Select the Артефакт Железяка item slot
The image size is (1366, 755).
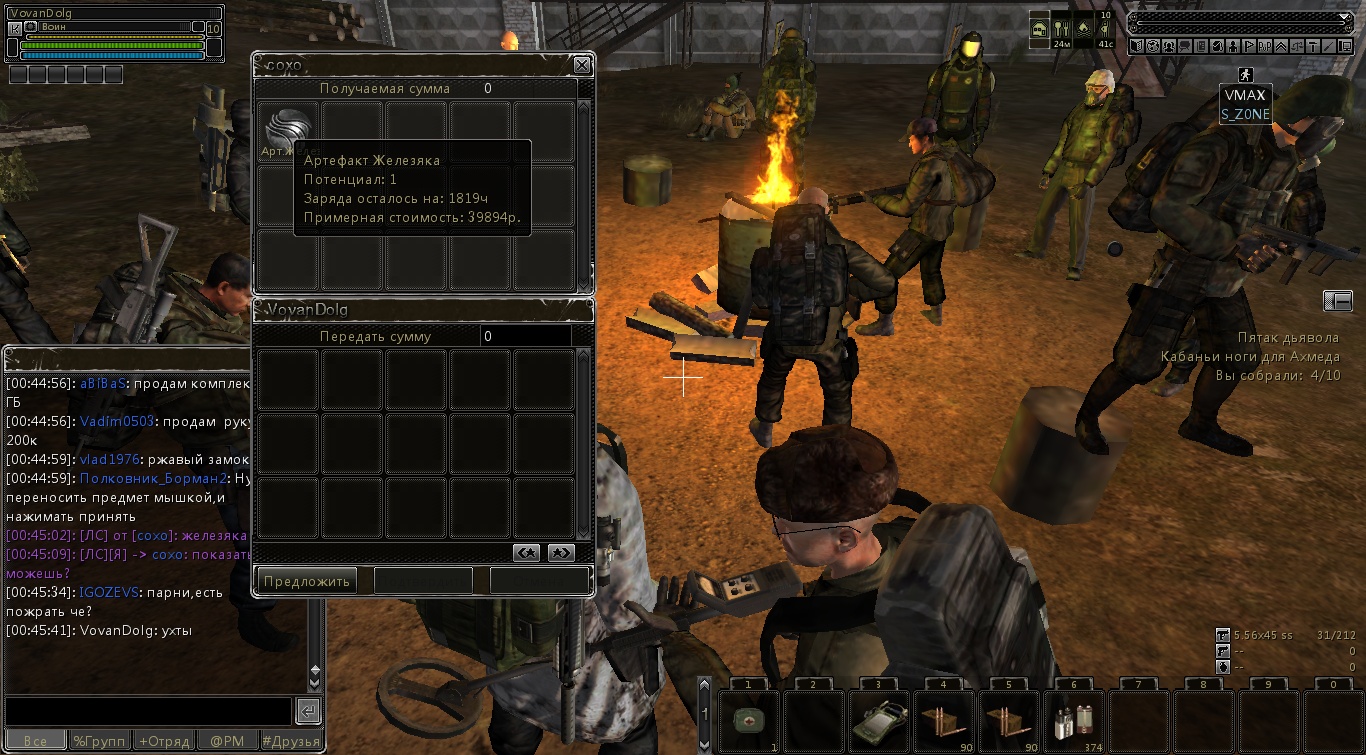click(288, 131)
